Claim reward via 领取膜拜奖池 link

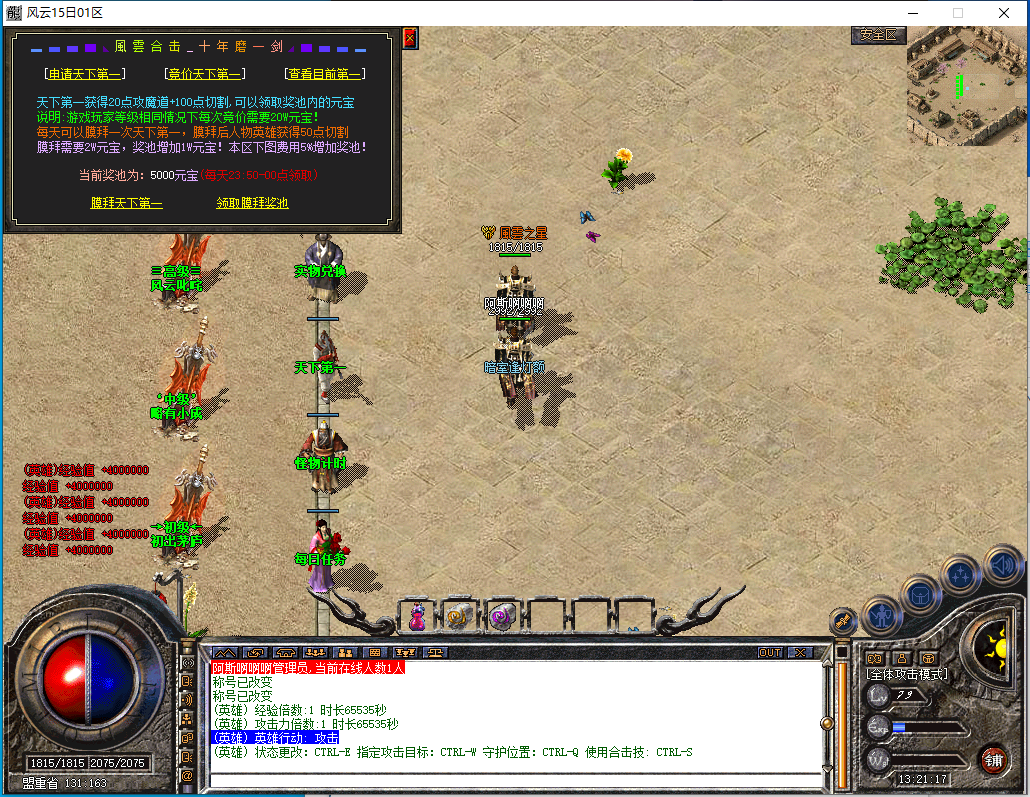252,203
